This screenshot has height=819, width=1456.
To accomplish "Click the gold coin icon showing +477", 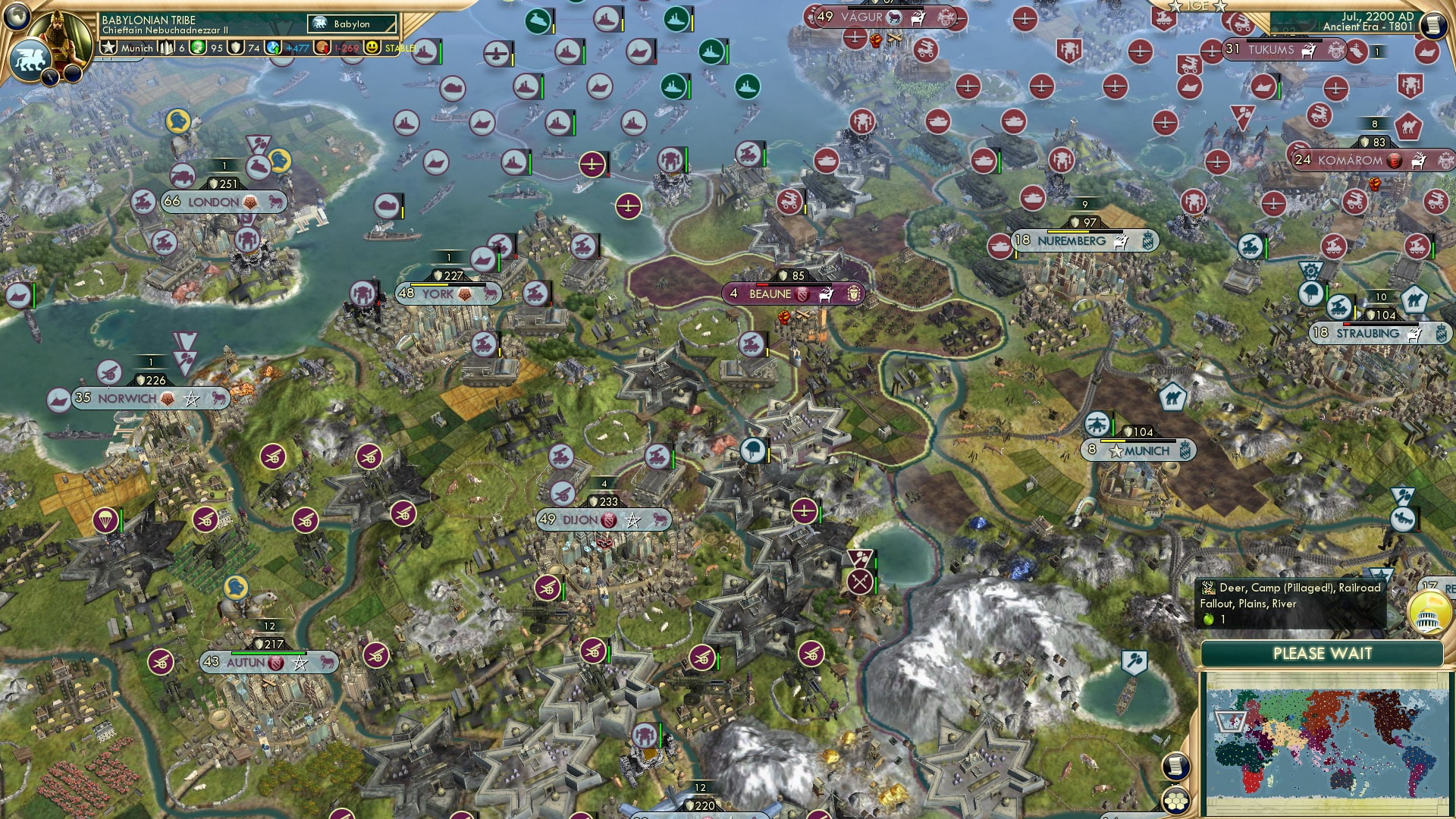I will pyautogui.click(x=274, y=48).
